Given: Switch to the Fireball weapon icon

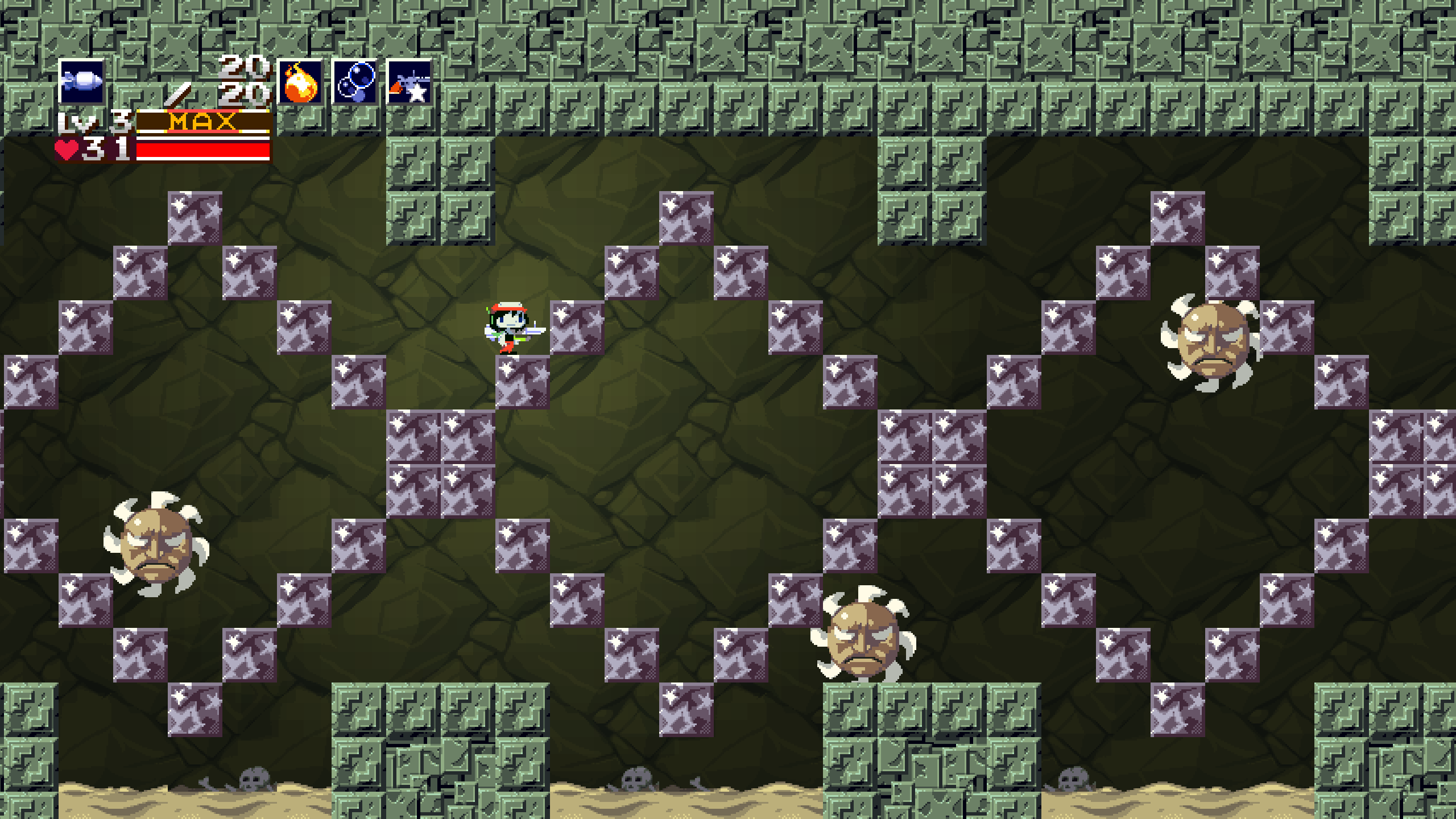Looking at the screenshot, I should tap(300, 83).
